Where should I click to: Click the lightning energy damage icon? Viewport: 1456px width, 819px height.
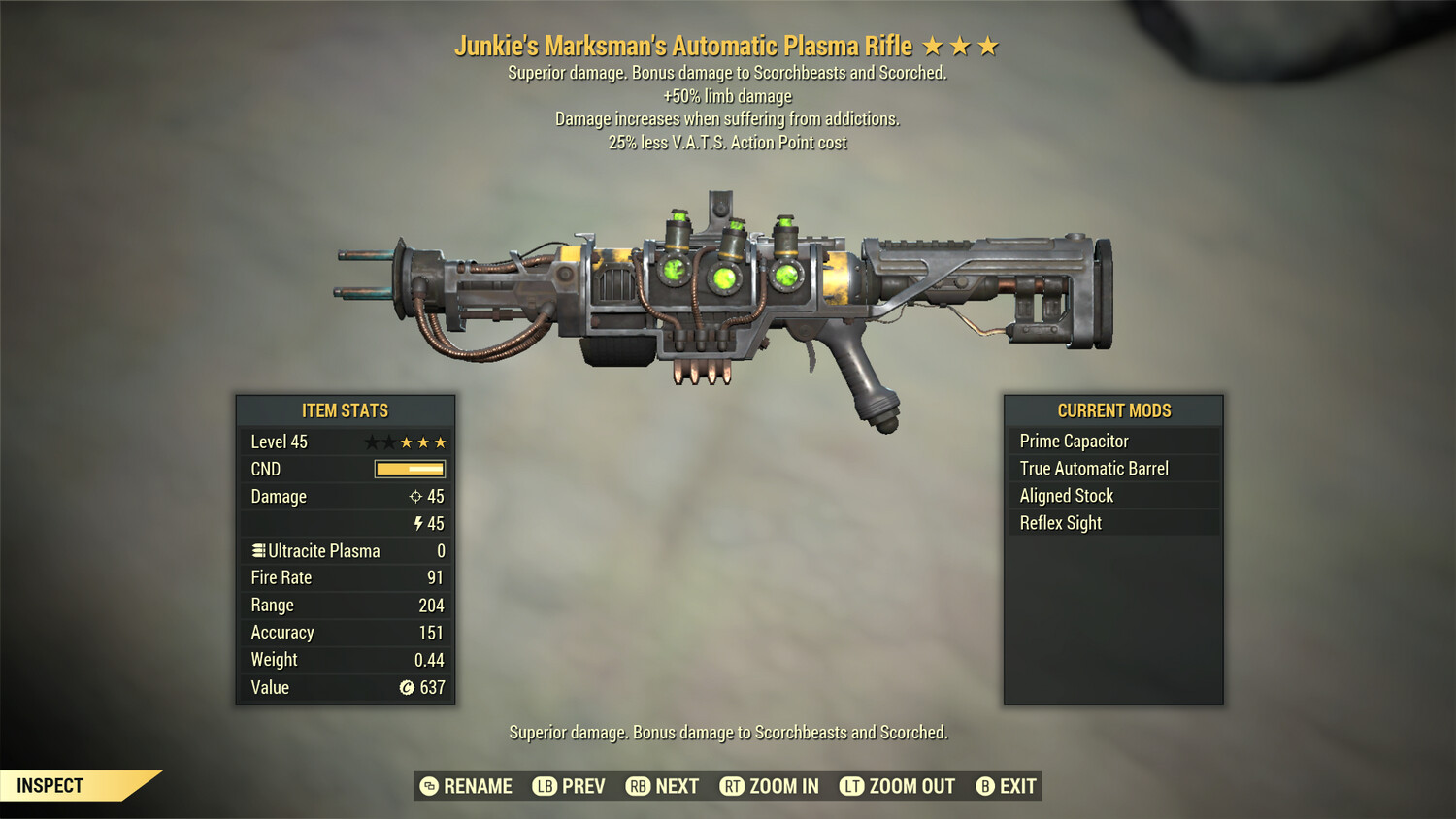(x=418, y=524)
